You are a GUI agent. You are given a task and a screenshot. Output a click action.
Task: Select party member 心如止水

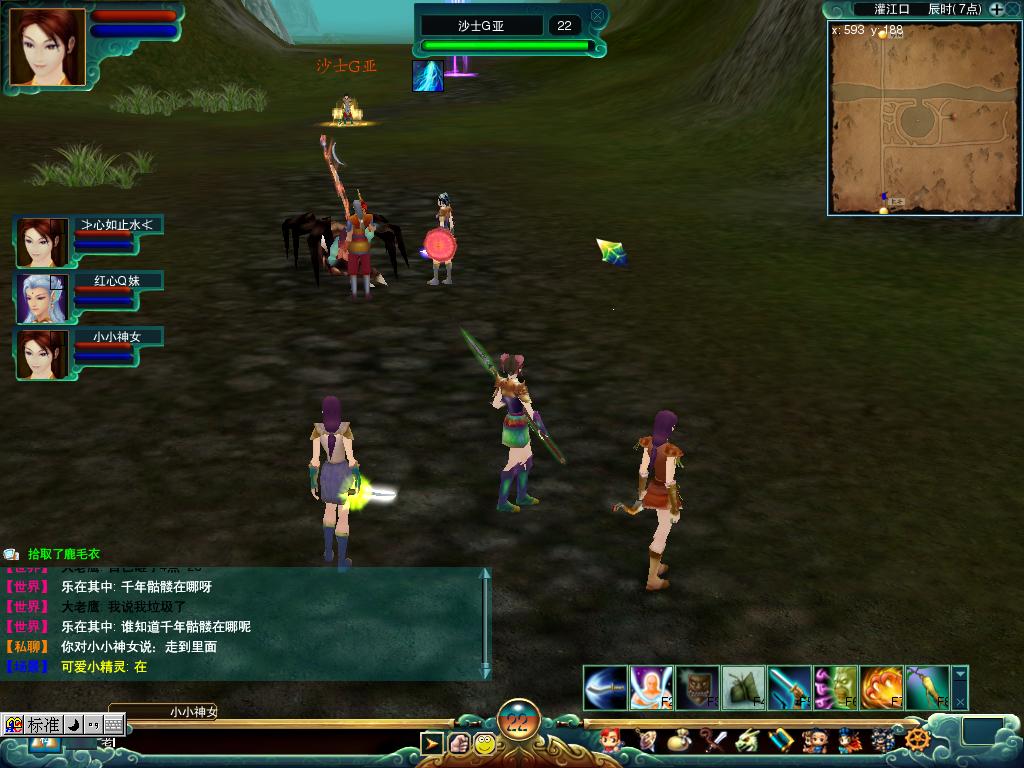[42, 243]
